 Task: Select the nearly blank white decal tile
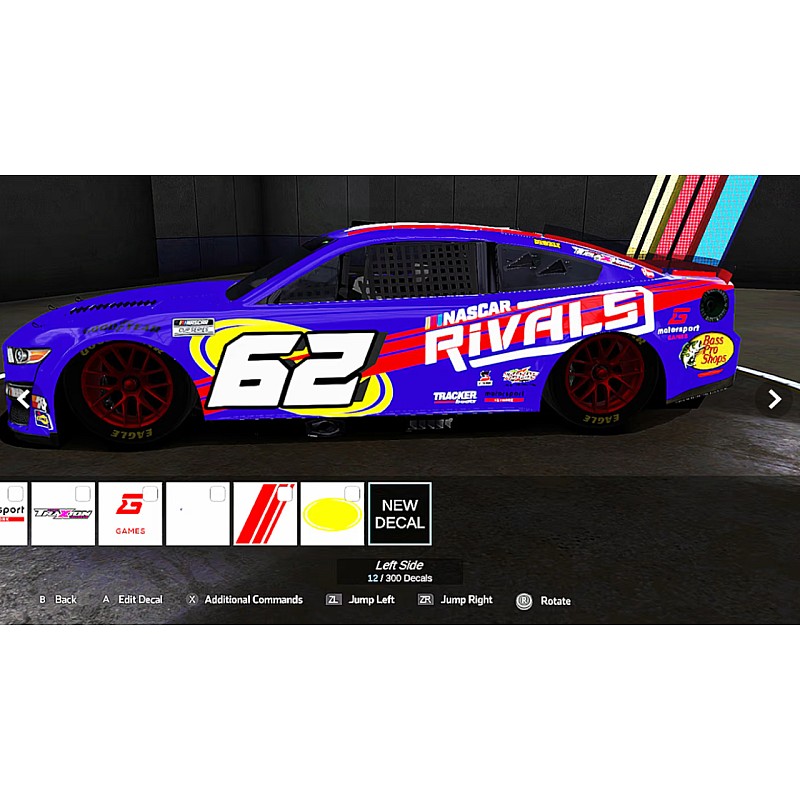(197, 516)
